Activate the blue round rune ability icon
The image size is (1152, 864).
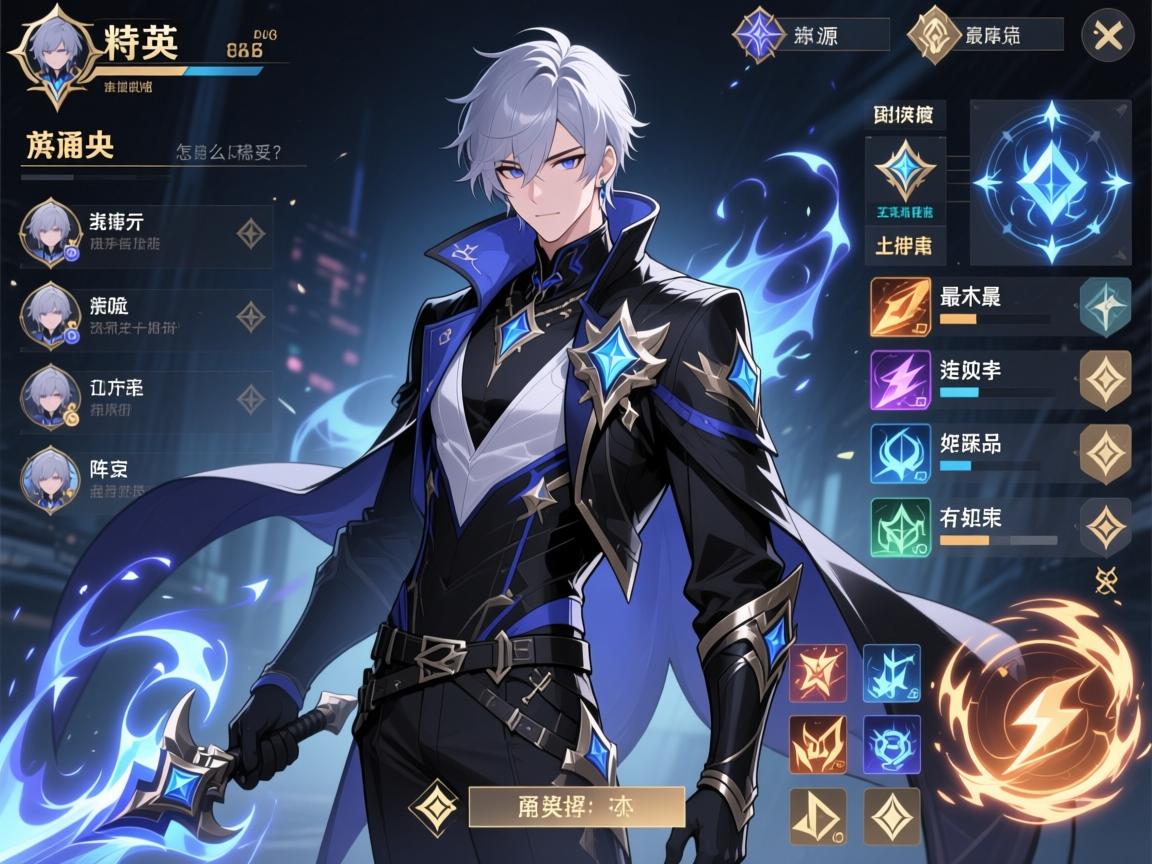pos(891,744)
